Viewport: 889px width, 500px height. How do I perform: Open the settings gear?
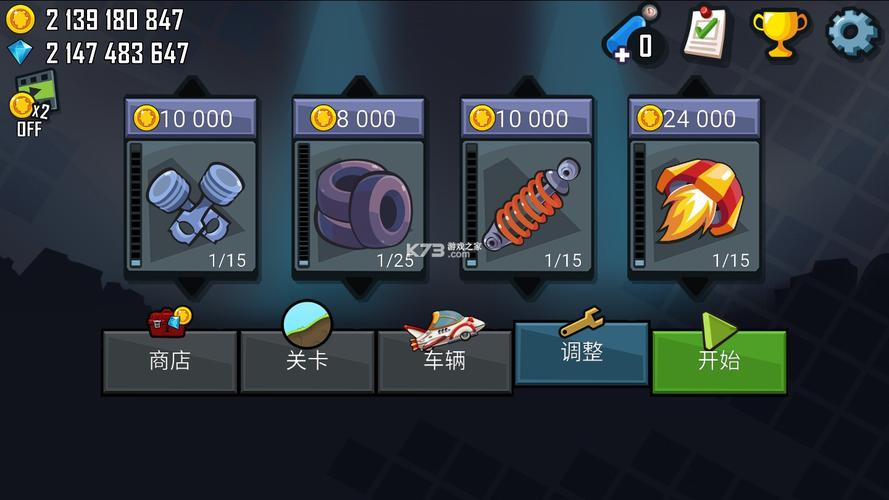[852, 32]
